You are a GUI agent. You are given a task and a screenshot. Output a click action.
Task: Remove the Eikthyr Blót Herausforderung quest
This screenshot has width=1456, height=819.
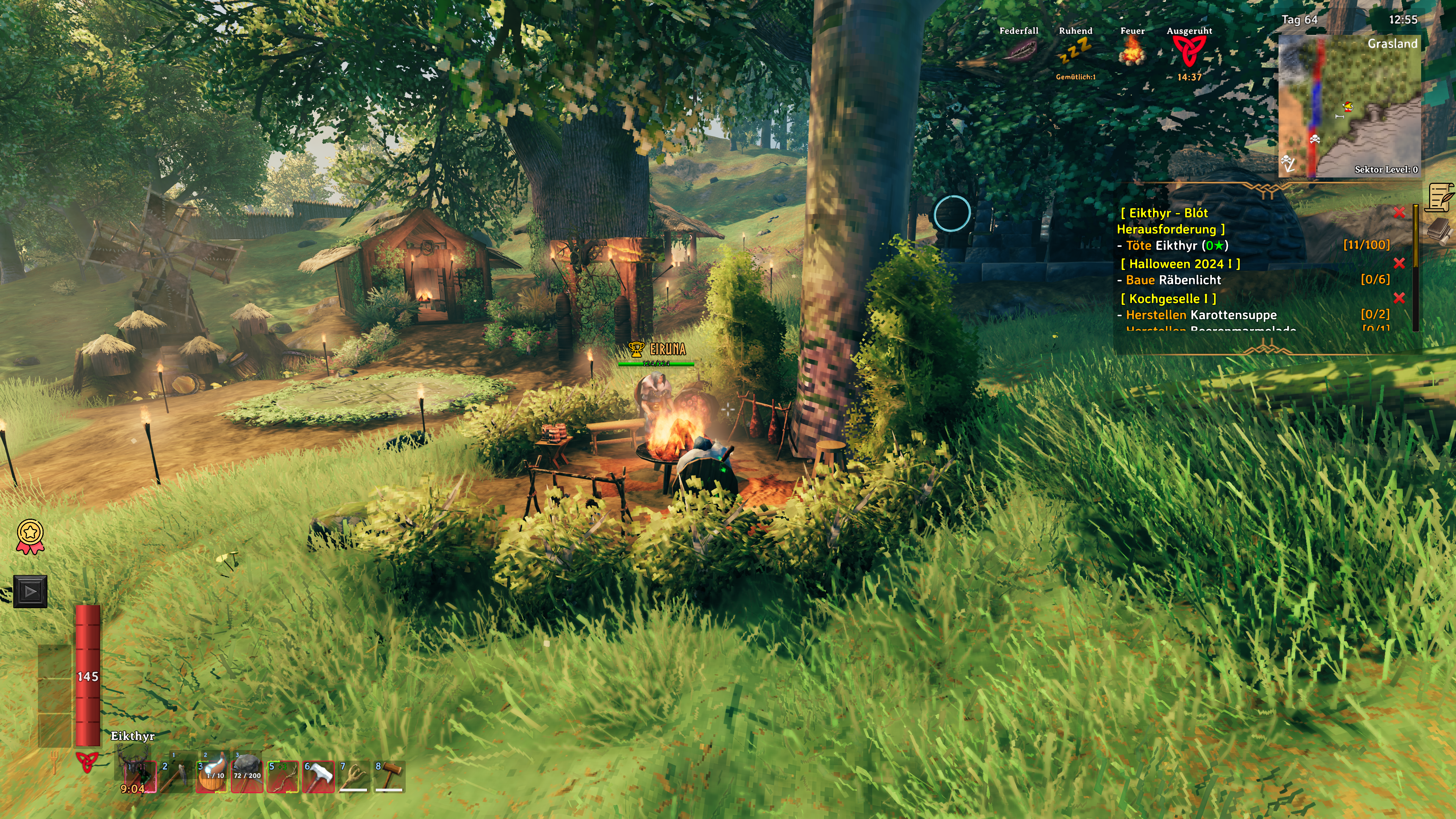pos(1399,212)
